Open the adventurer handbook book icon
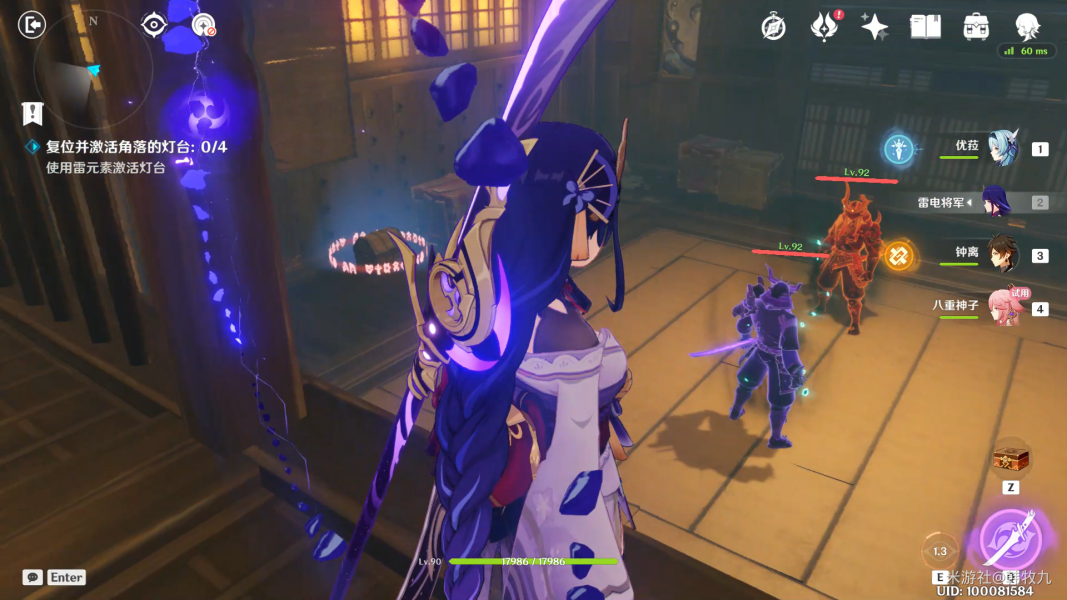Image resolution: width=1067 pixels, height=600 pixels. [x=925, y=27]
